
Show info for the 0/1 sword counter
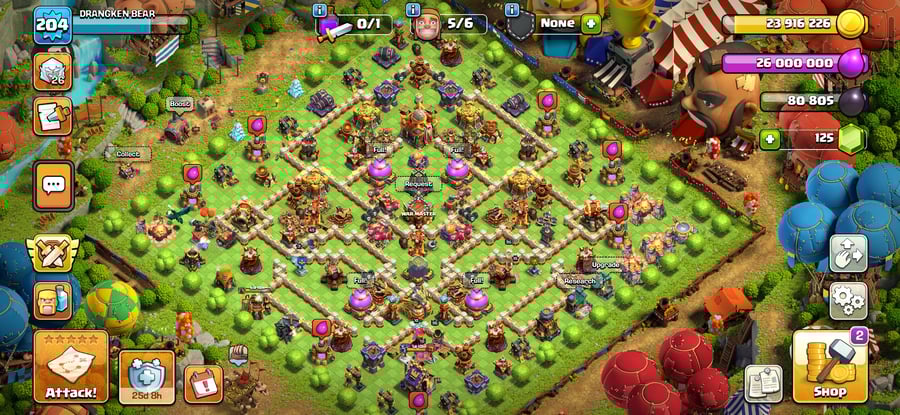click(x=320, y=11)
